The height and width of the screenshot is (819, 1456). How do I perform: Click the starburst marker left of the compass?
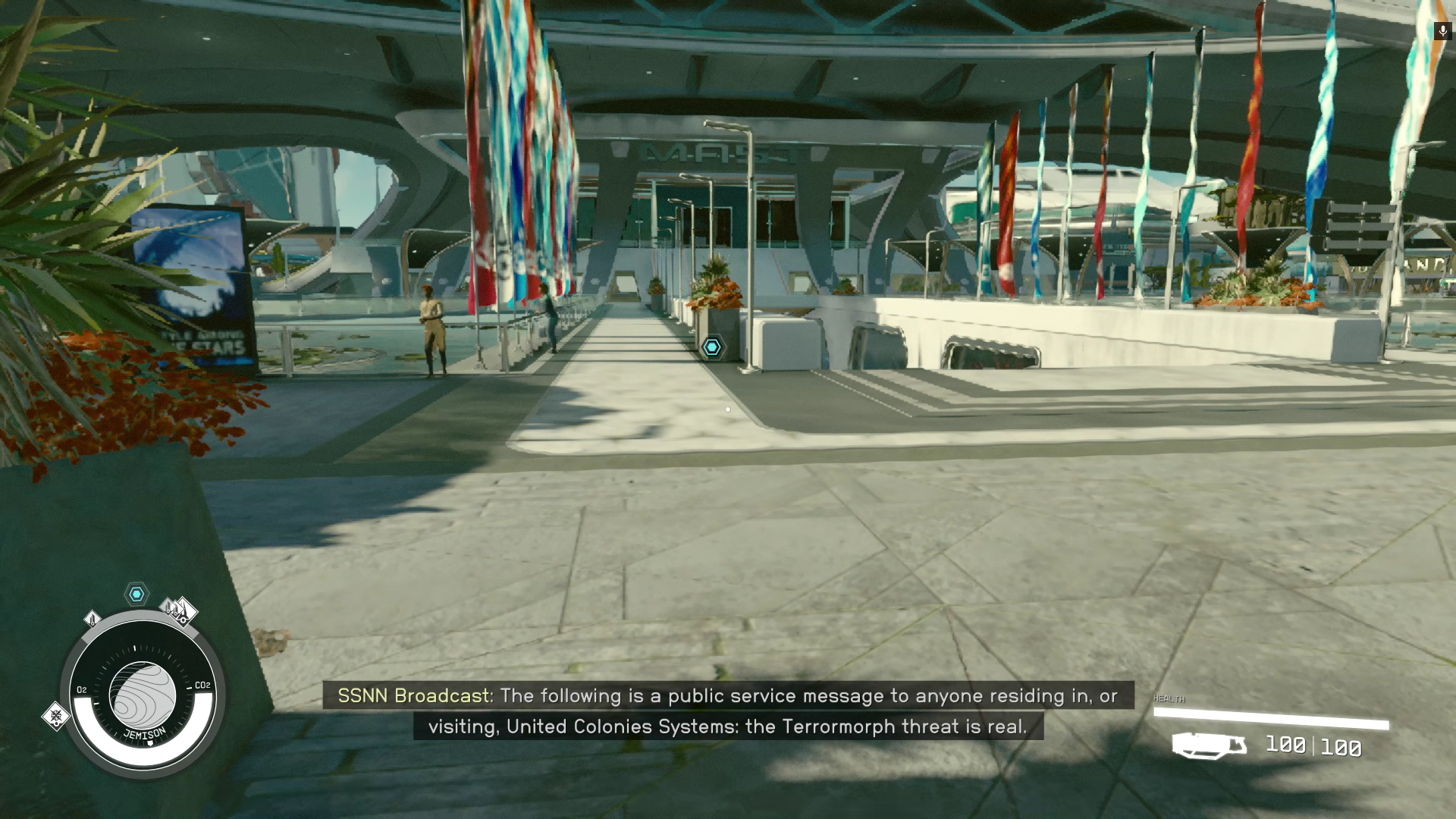pyautogui.click(x=55, y=715)
